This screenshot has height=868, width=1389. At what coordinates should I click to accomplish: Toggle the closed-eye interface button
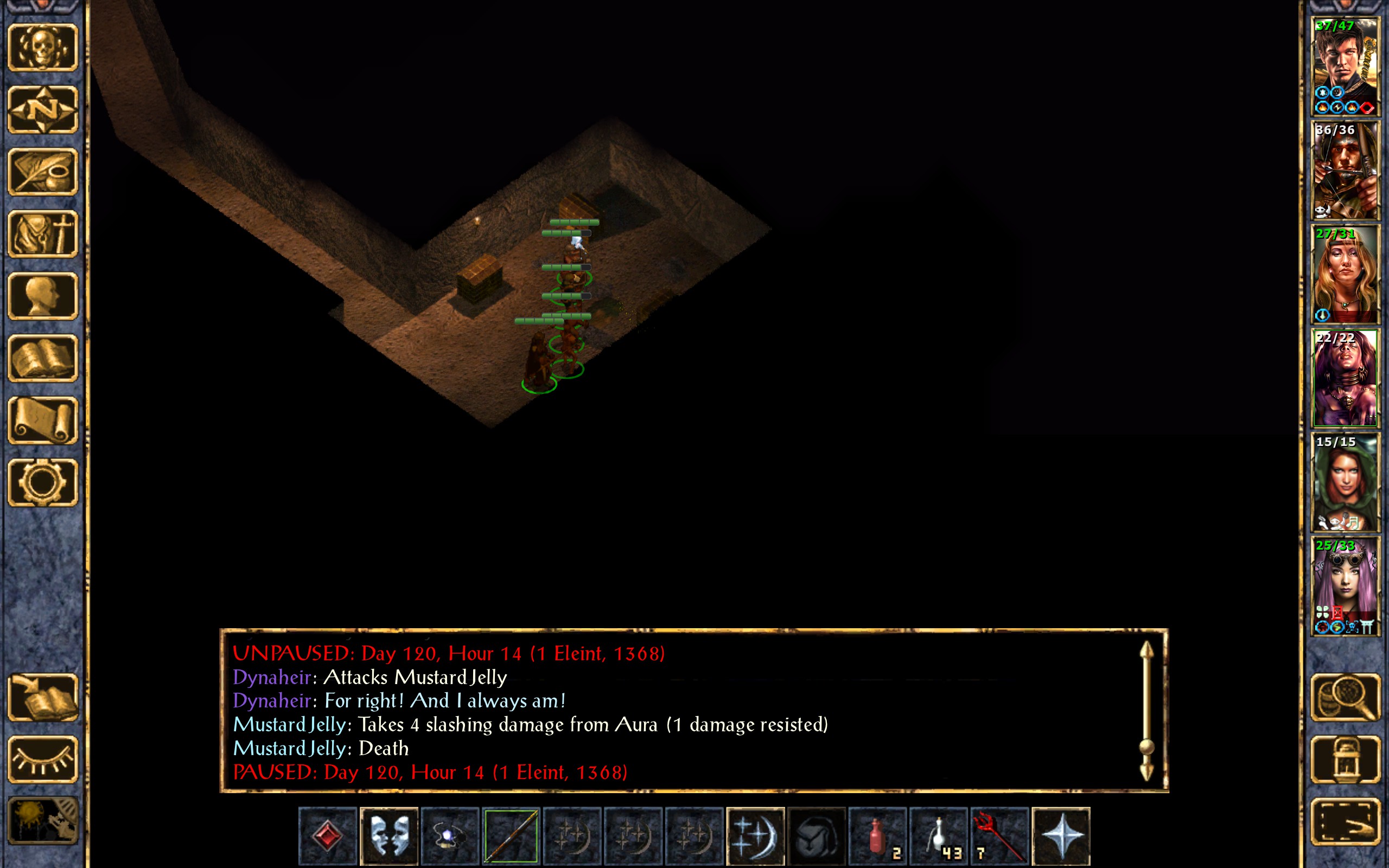pos(43,759)
